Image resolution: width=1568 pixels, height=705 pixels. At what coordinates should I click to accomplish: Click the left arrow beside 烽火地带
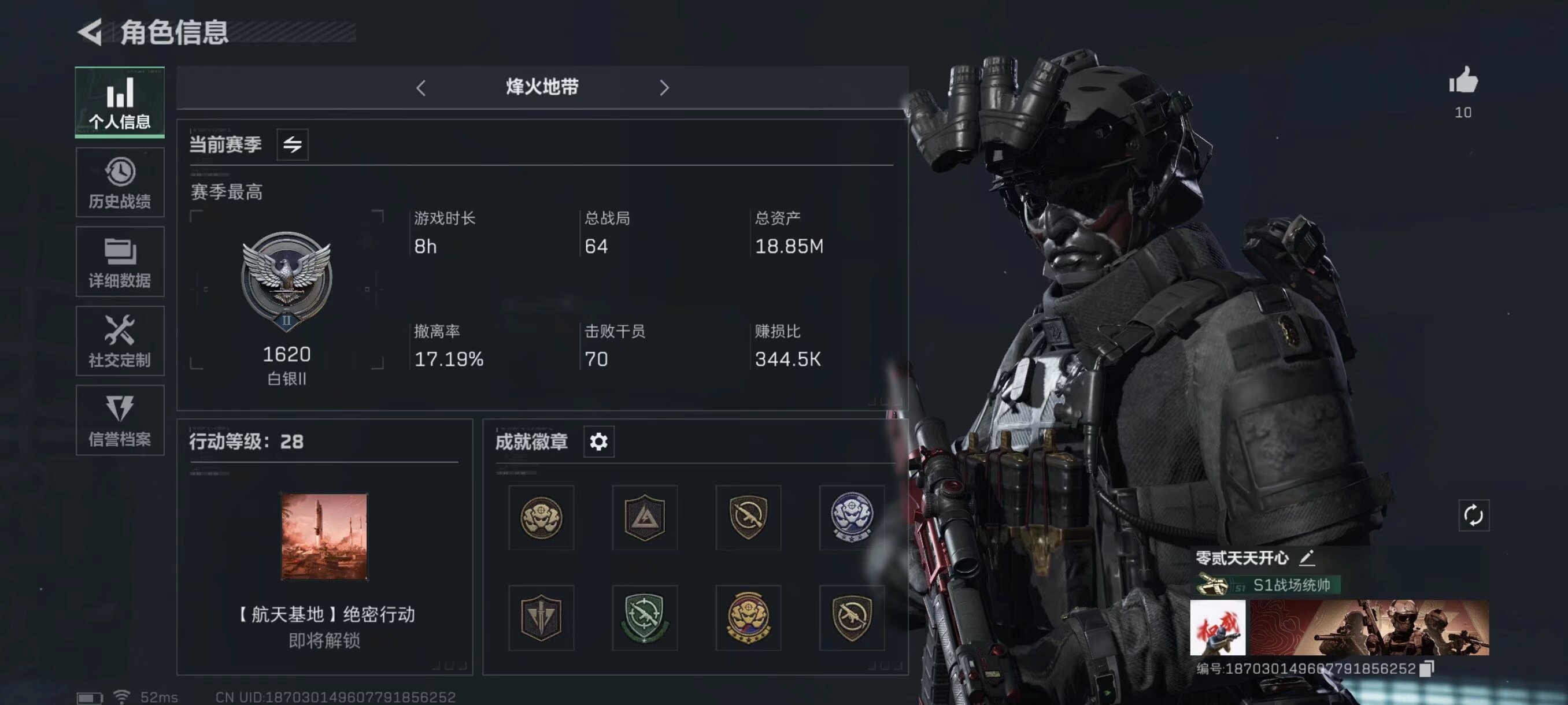pyautogui.click(x=420, y=88)
